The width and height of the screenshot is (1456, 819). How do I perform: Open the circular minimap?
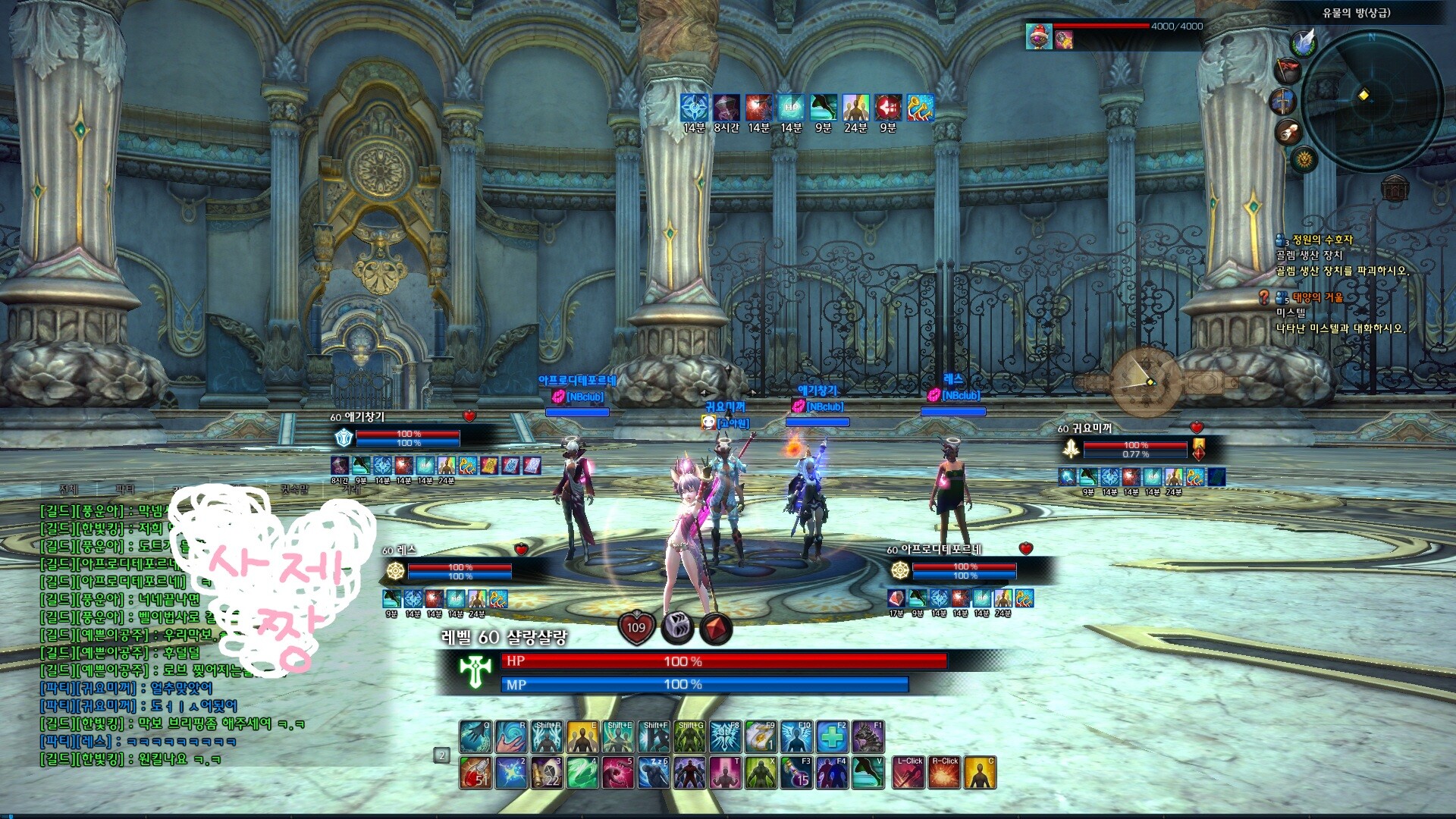[x=1371, y=95]
